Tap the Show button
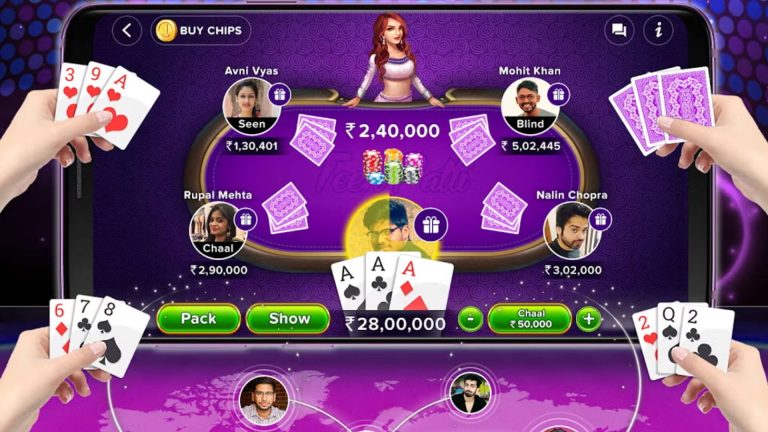This screenshot has height=432, width=768. click(287, 319)
